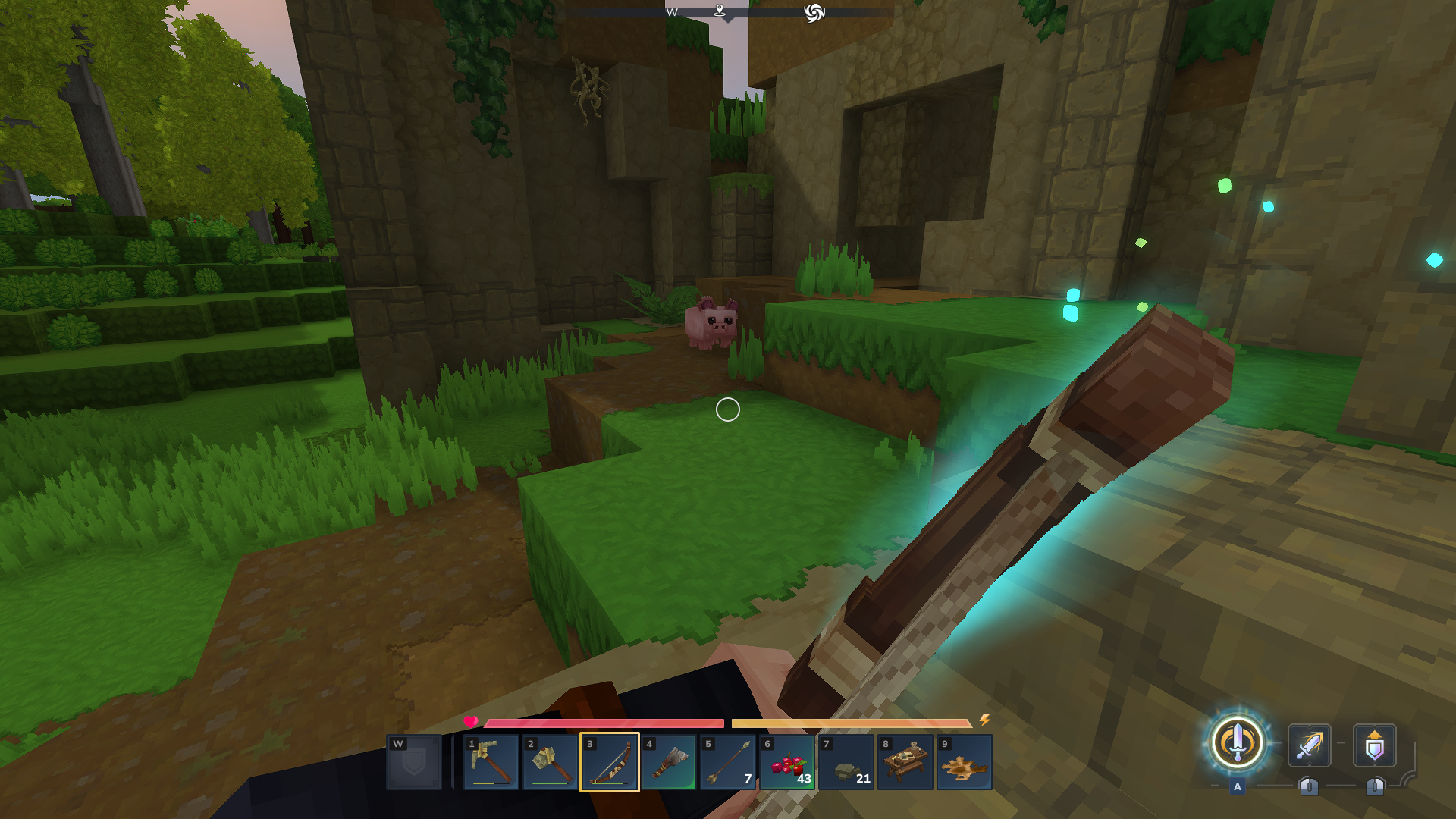Select the stone hammer hotbar slot
1456x819 pixels.
[x=550, y=762]
